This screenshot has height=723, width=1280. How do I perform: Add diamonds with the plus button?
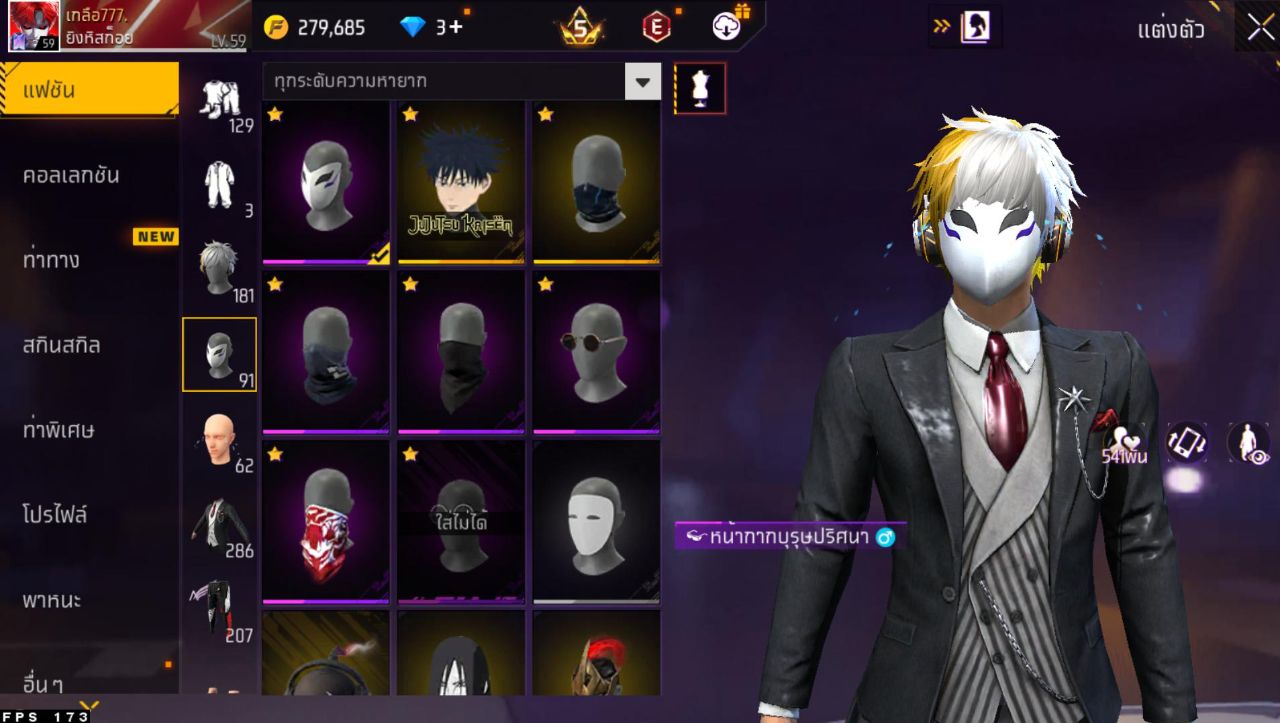click(x=456, y=27)
